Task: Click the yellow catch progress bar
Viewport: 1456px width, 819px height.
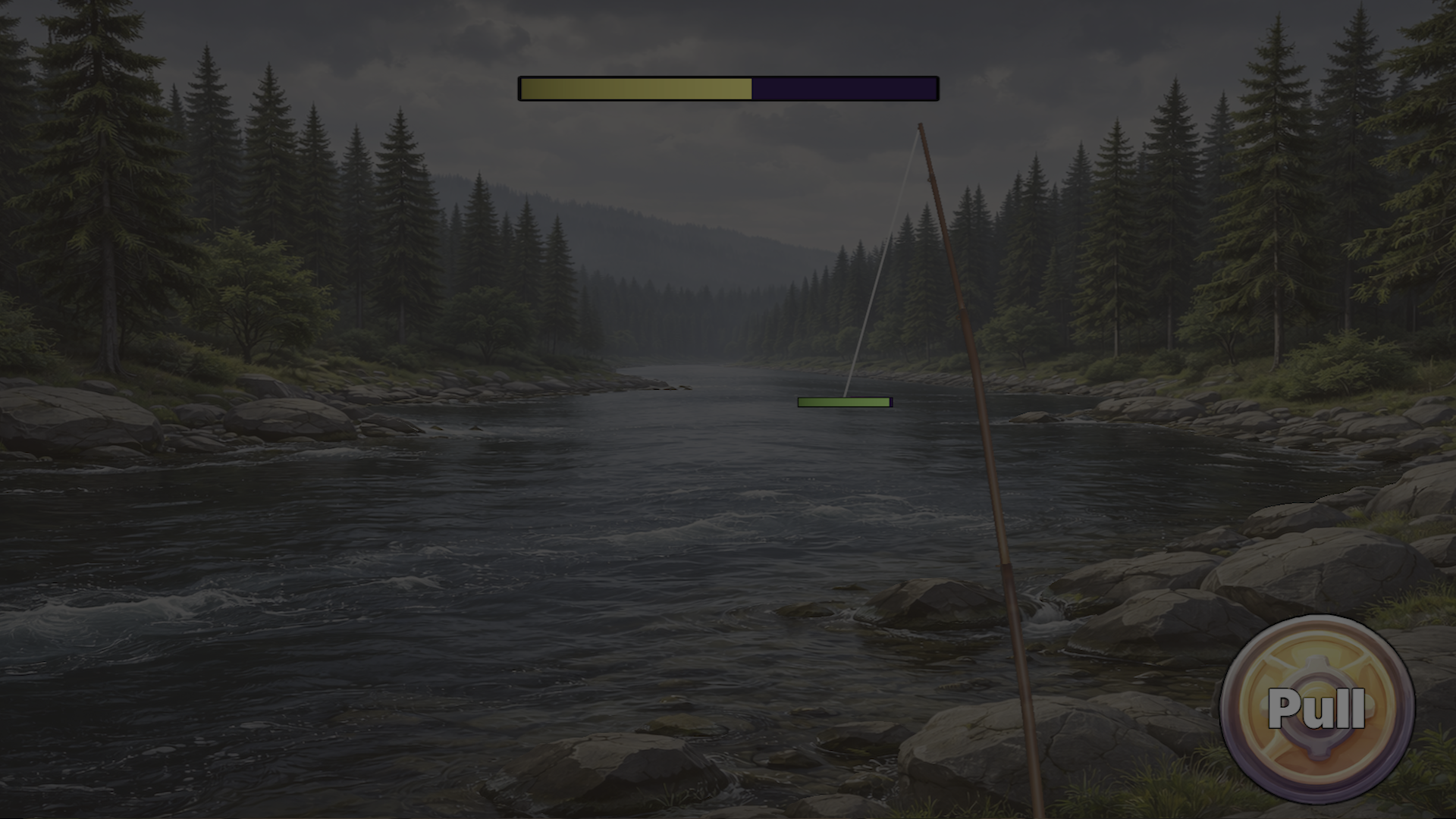Action: tap(728, 88)
